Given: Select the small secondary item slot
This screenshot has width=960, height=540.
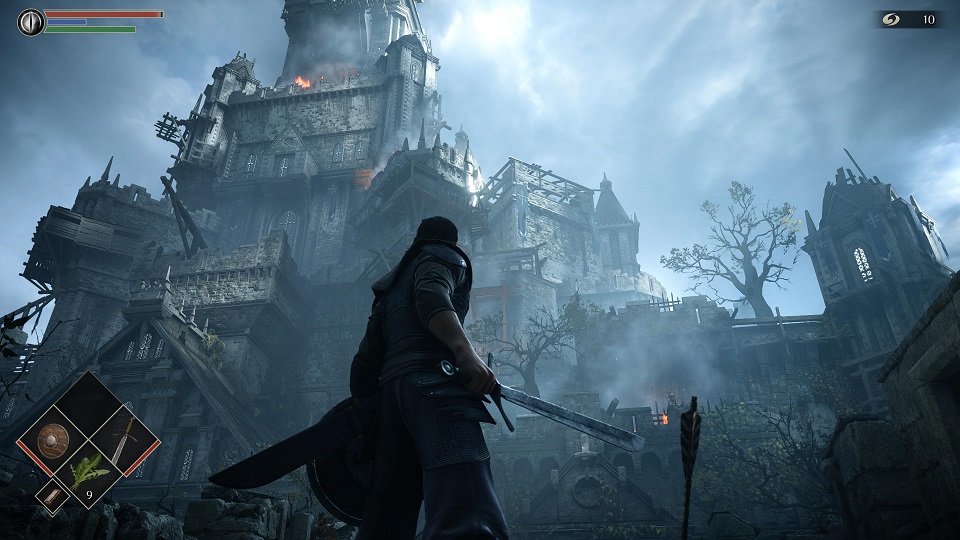Looking at the screenshot, I should (49, 493).
